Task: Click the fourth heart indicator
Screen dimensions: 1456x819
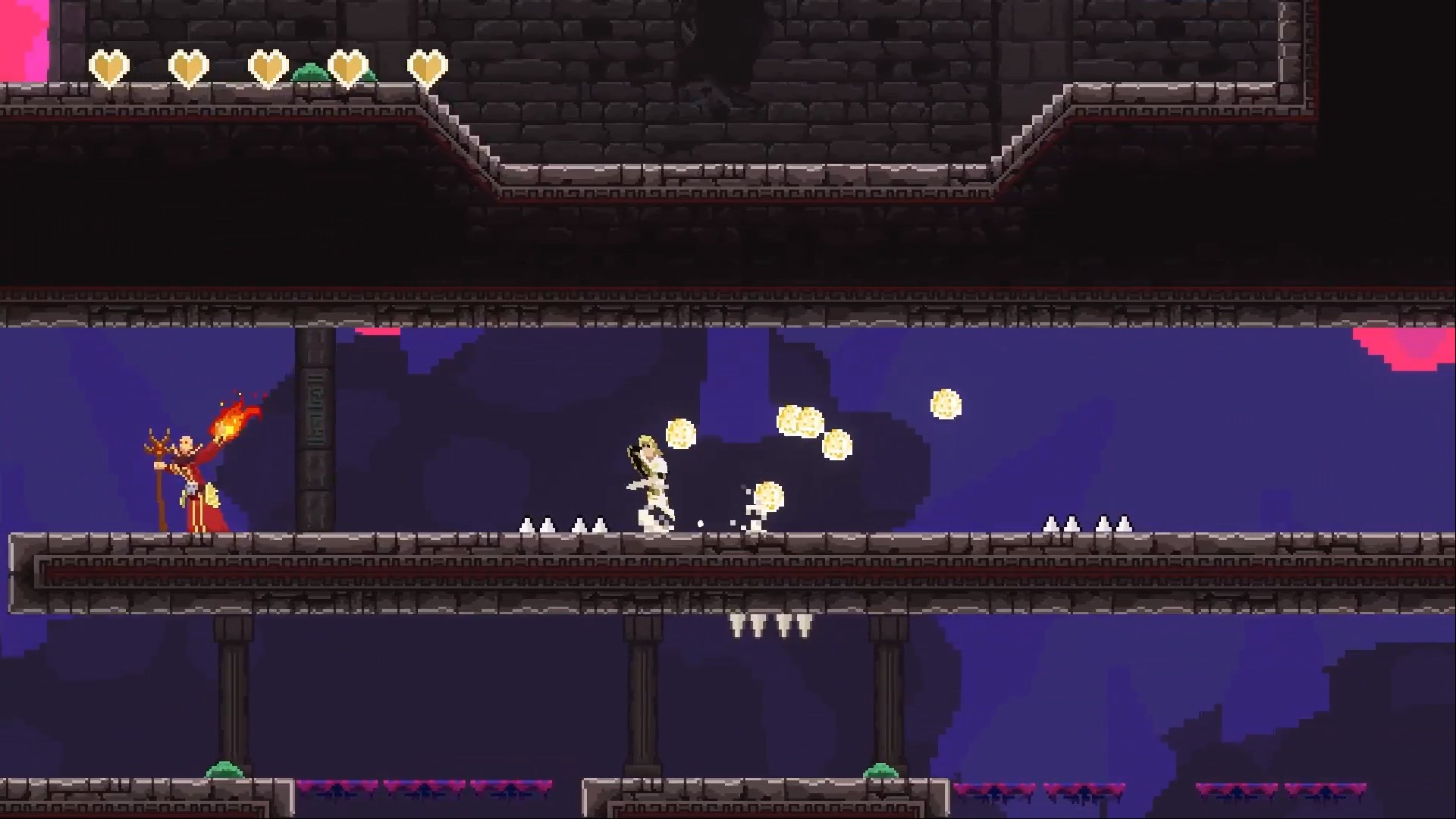Action: [x=350, y=68]
